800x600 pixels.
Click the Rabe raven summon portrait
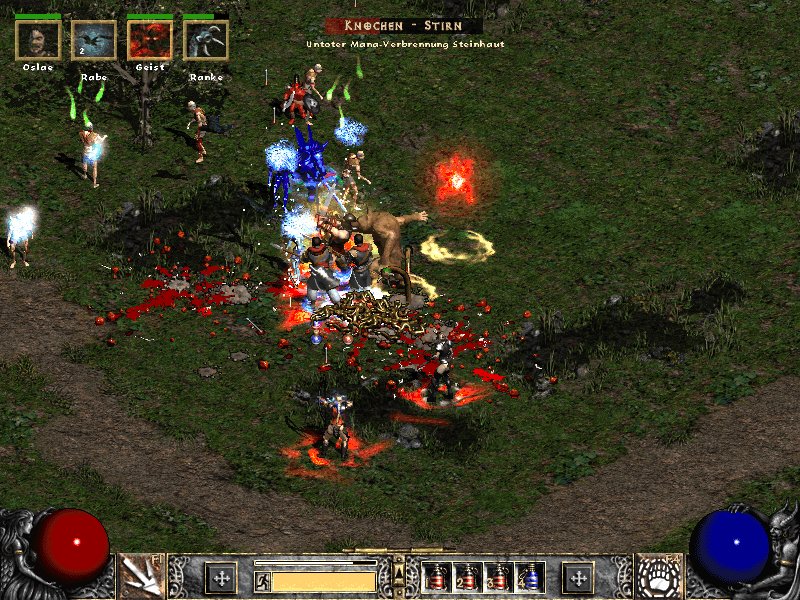coord(94,40)
